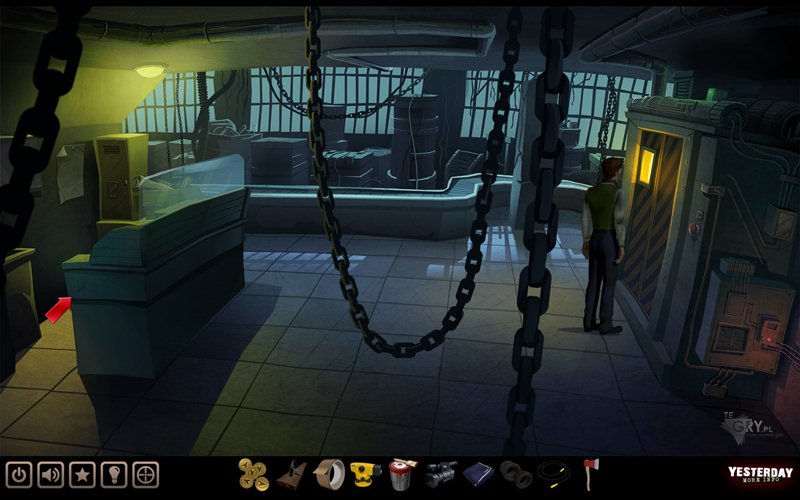Select the gold coins in inventory
This screenshot has height=500, width=800.
(254, 474)
